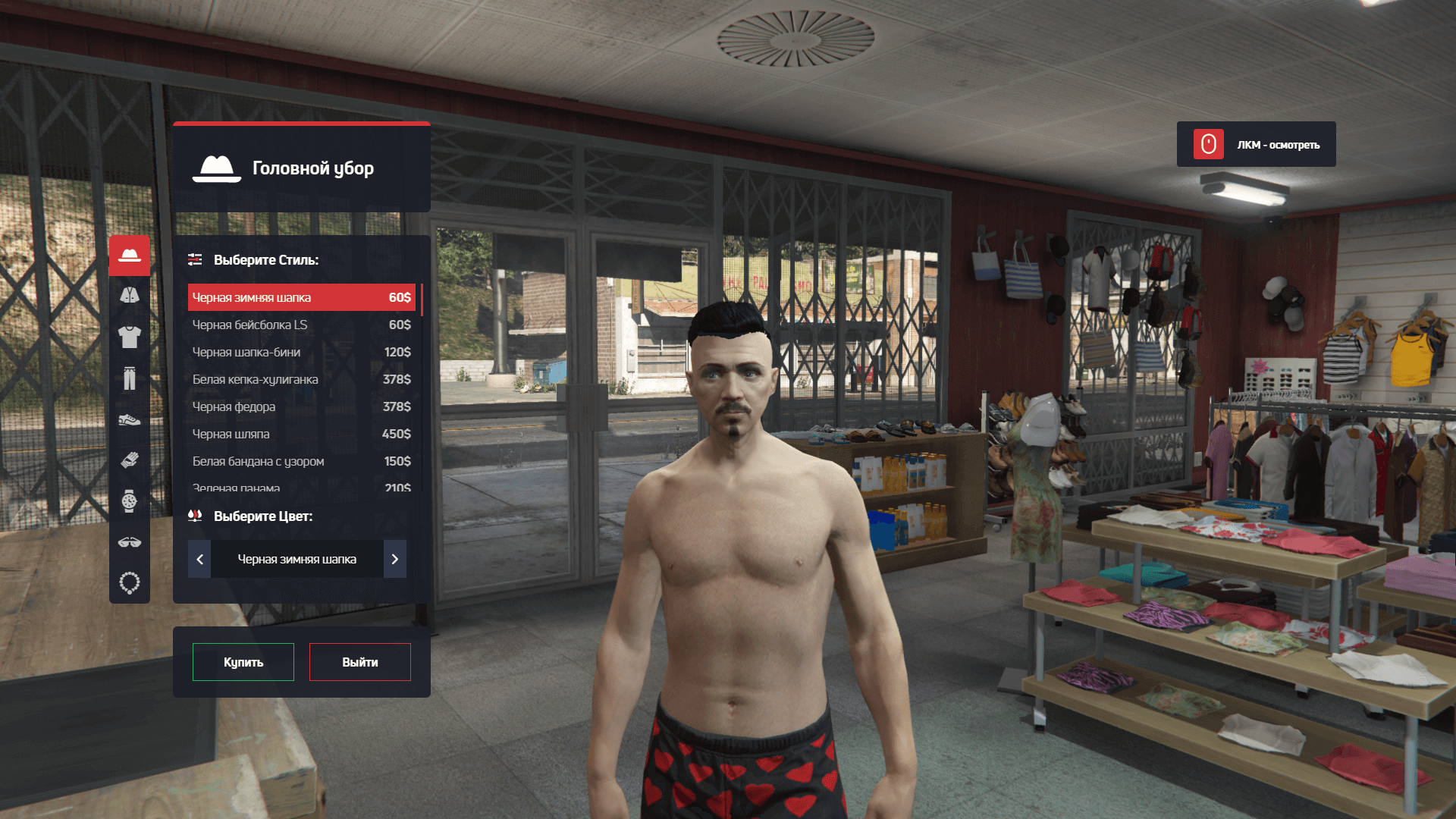
Task: Switch to the pants category
Action: coord(130,378)
